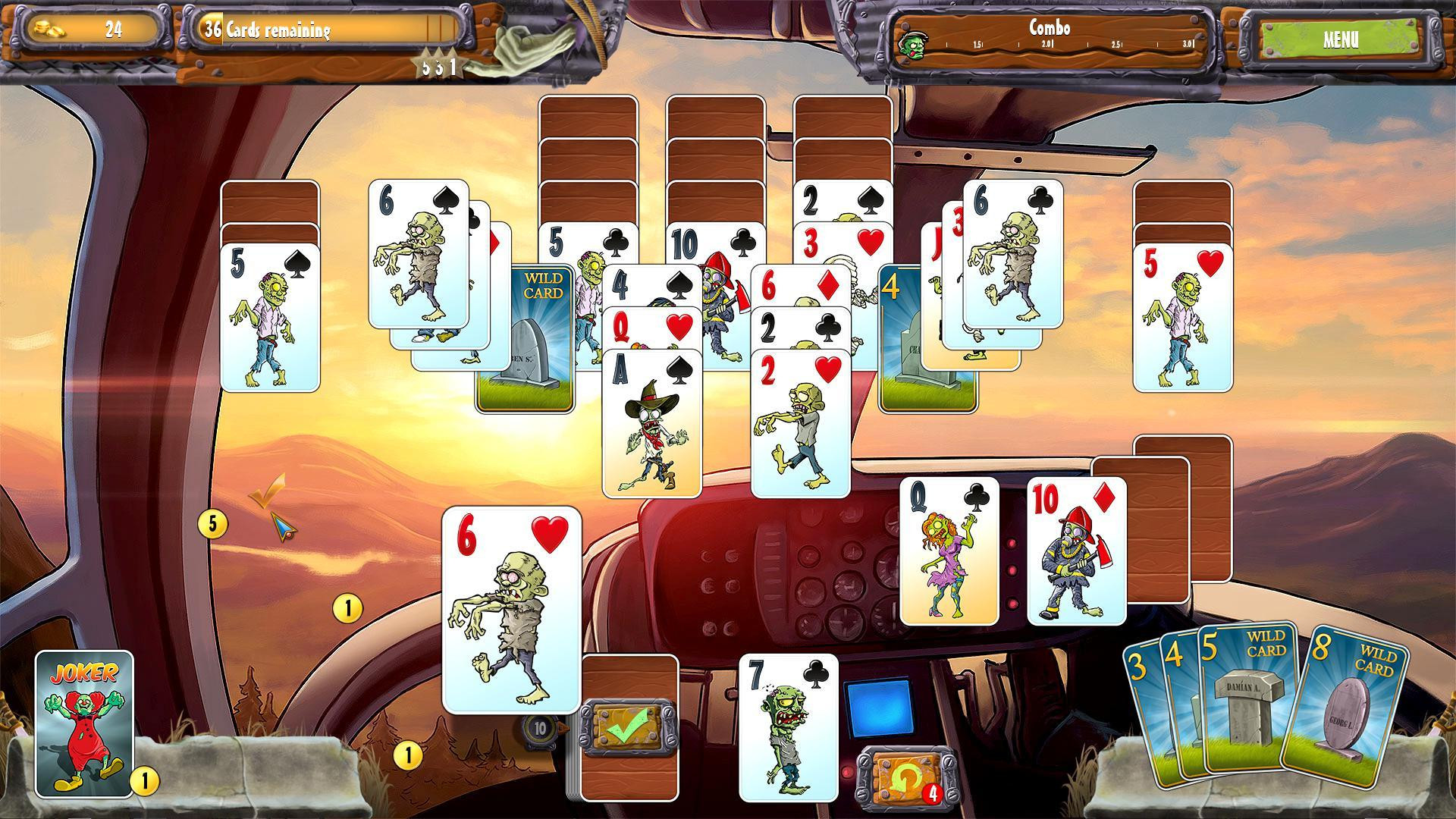This screenshot has width=1456, height=819.
Task: Click the "10" counter badge on the draw deck
Action: click(x=540, y=730)
